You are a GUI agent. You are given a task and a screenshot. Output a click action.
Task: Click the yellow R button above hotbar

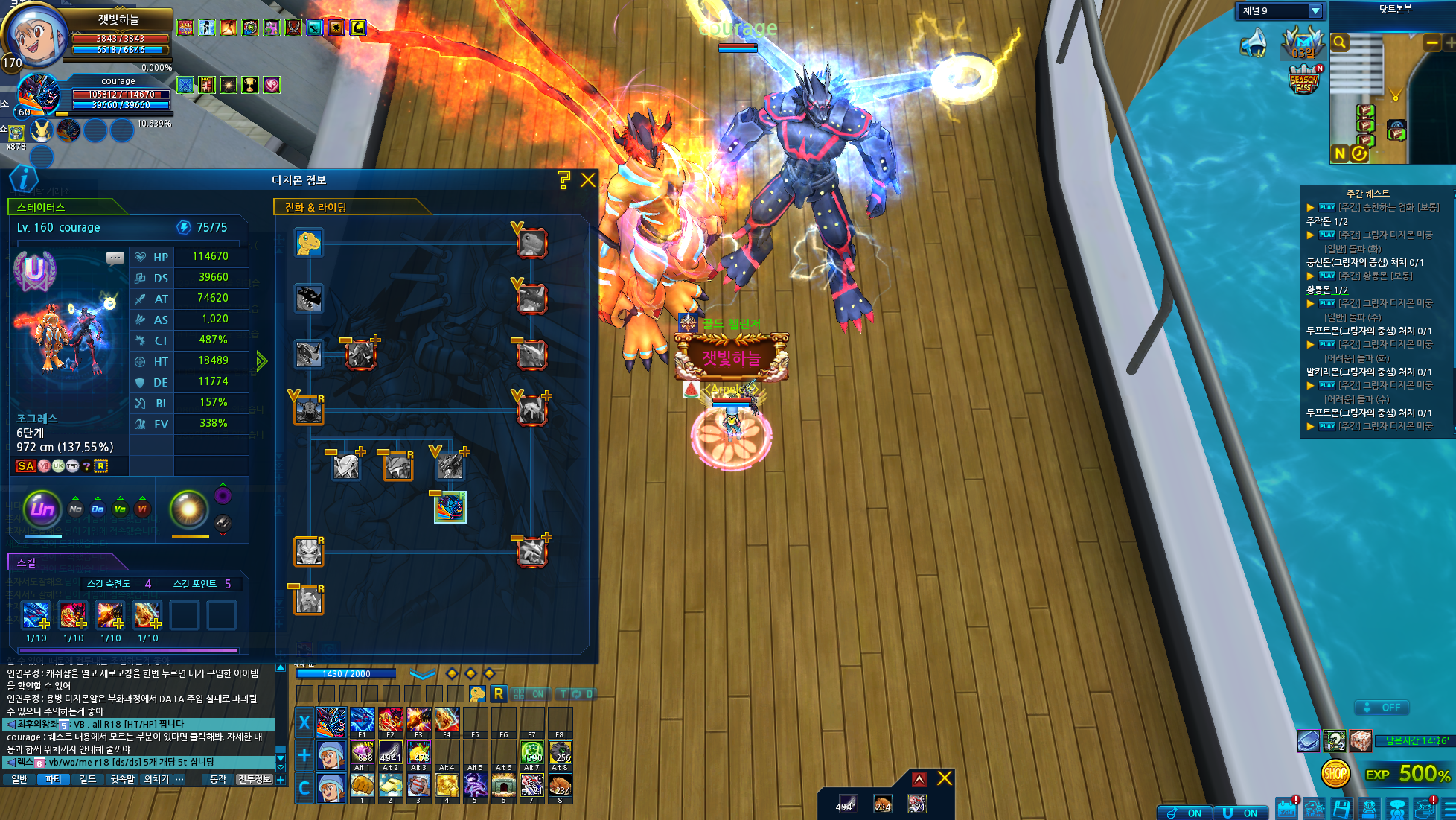[x=498, y=694]
